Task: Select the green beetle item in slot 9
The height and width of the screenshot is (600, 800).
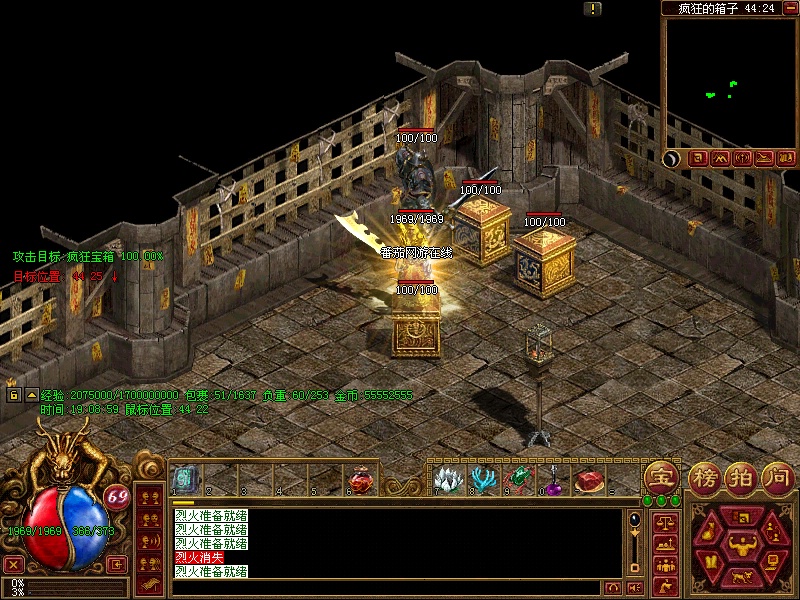Action: coord(519,480)
